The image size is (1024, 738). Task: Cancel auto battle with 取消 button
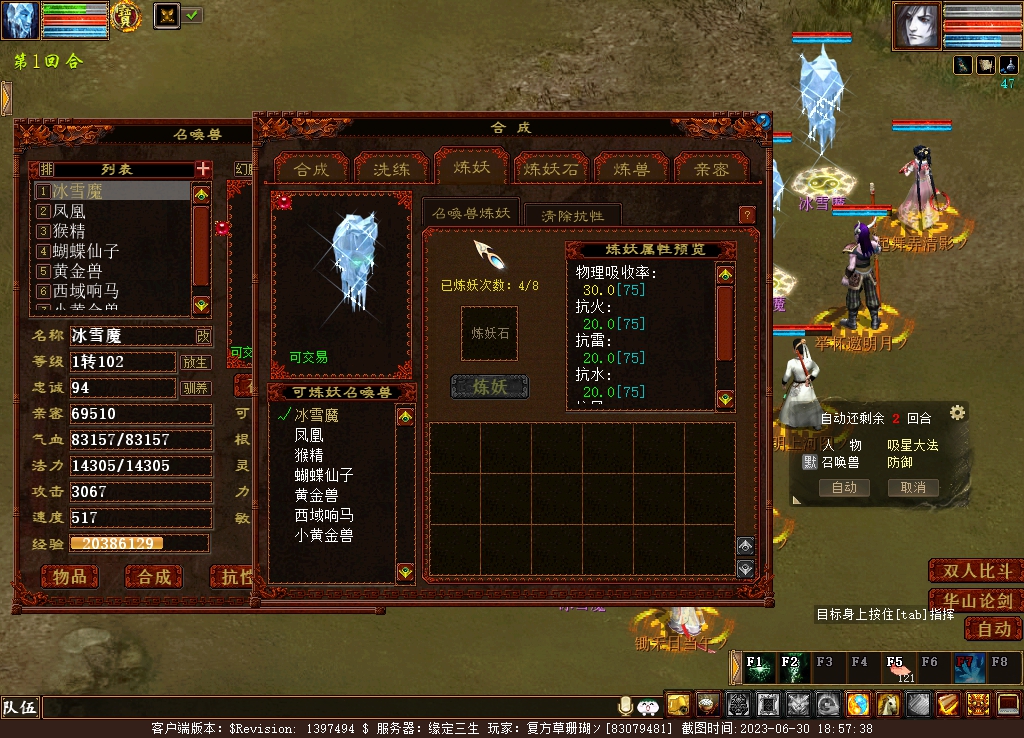[x=912, y=488]
